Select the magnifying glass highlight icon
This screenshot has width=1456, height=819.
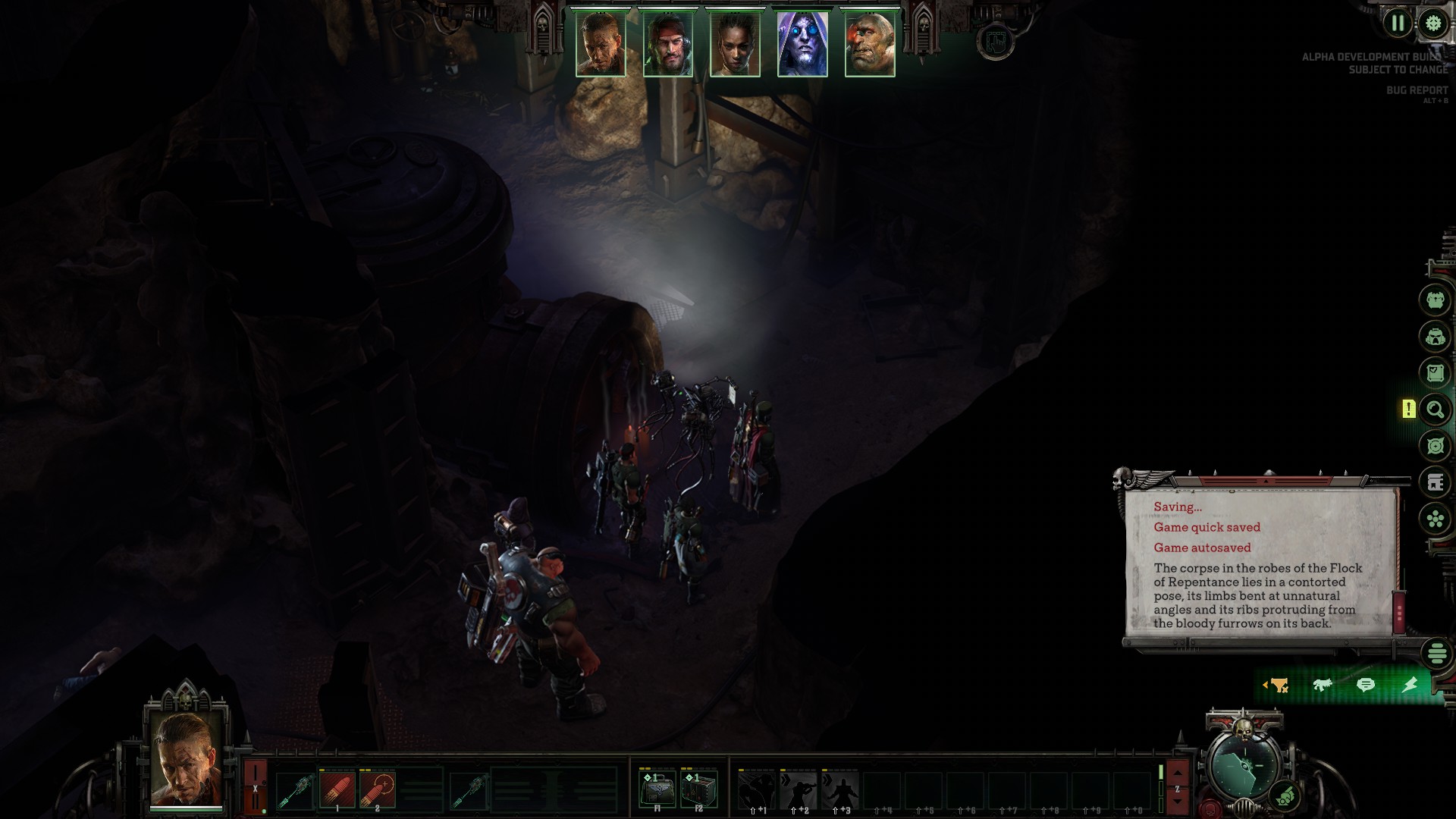click(x=1436, y=409)
